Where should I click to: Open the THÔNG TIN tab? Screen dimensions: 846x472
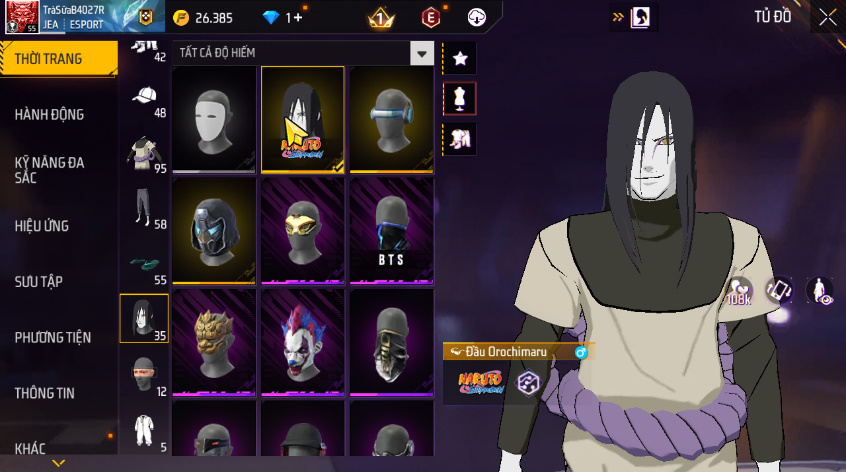(45, 393)
